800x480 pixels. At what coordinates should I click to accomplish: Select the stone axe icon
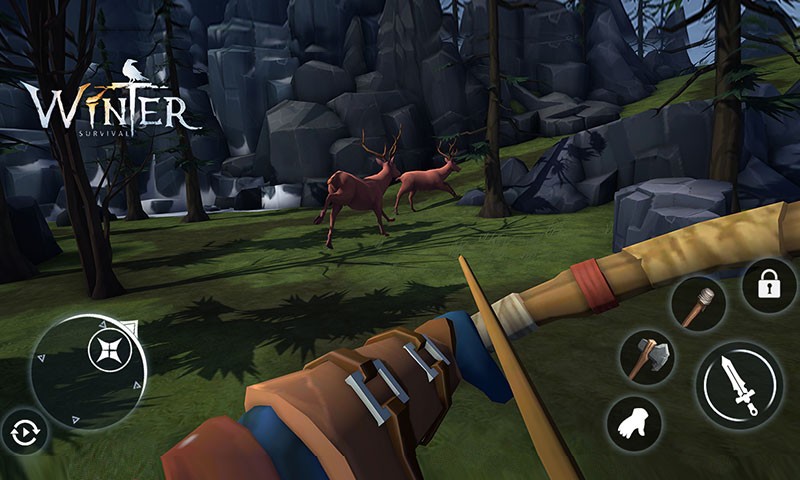click(647, 355)
